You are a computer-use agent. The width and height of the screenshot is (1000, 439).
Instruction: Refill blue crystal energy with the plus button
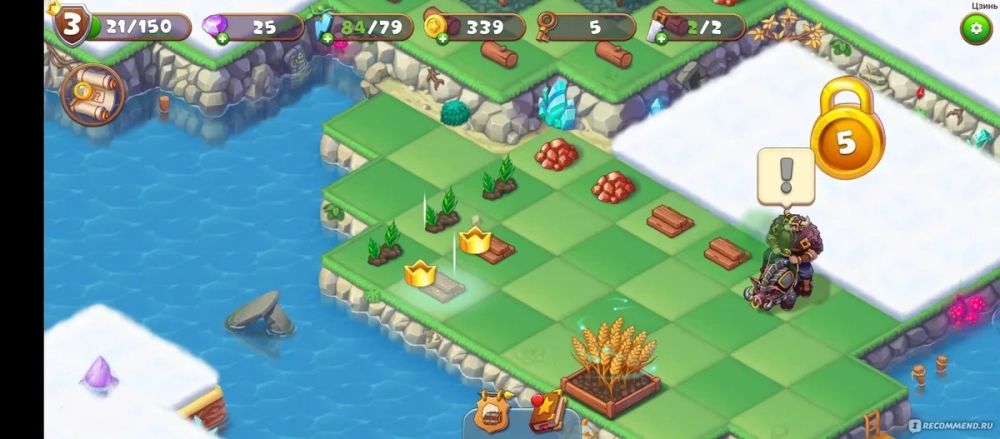[x=327, y=39]
